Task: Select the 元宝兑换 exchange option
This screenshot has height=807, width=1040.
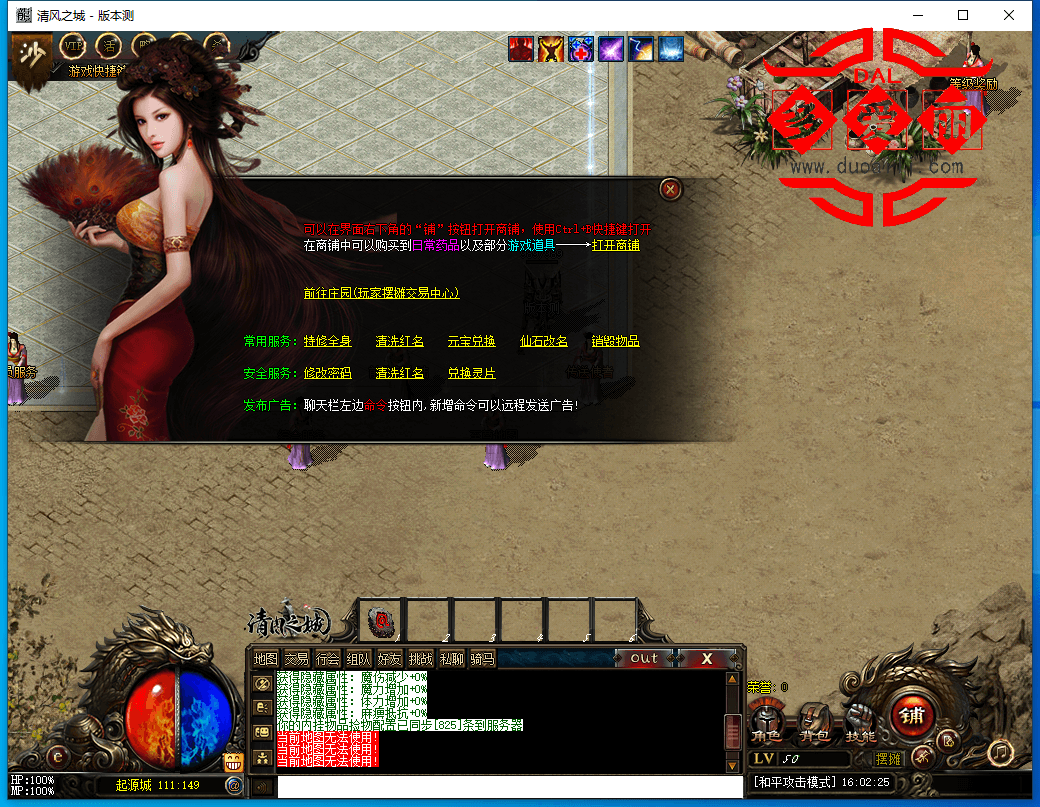Action: tap(471, 341)
